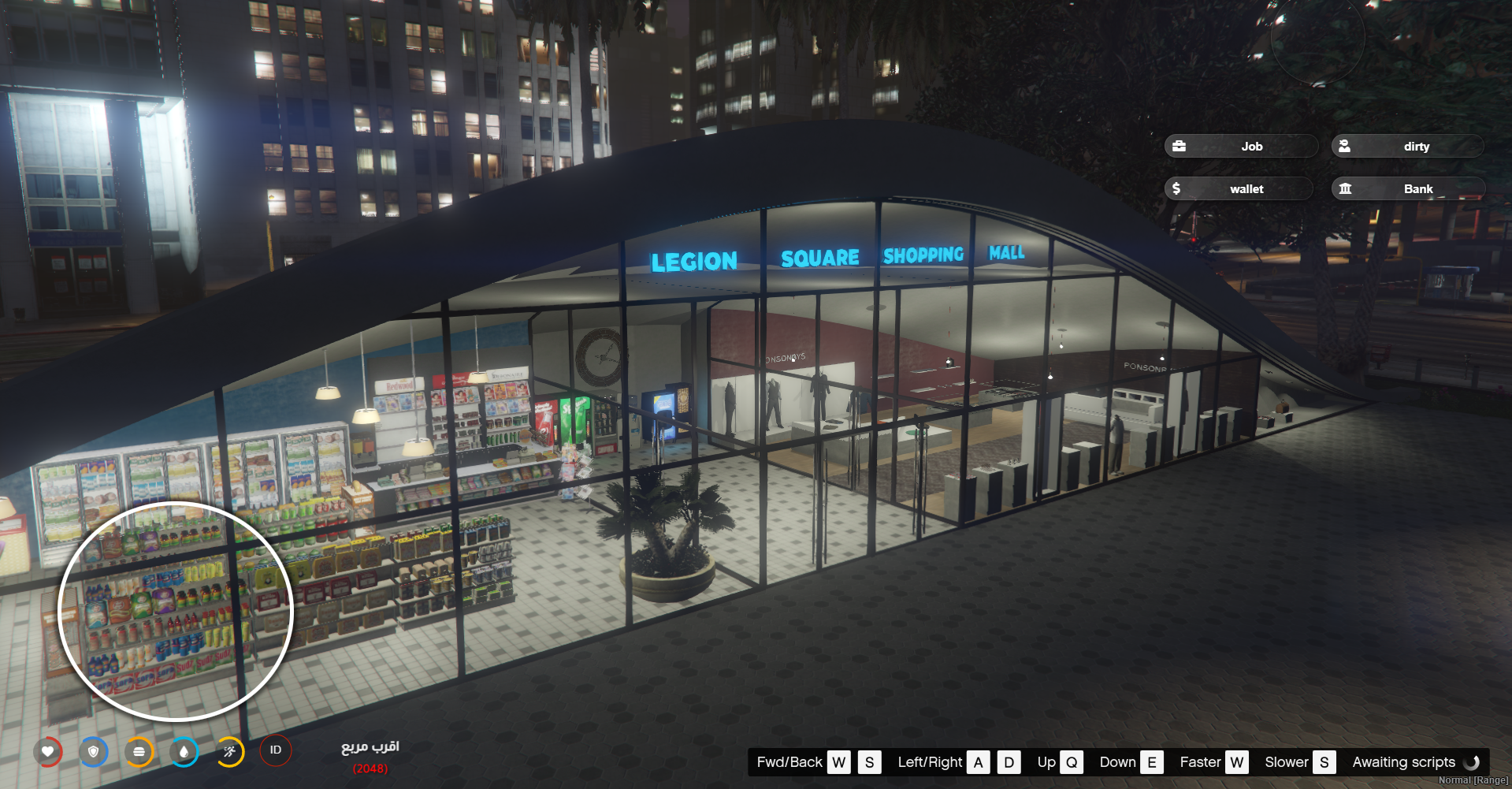Select the water drop thirst icon
1512x789 pixels.
click(184, 751)
